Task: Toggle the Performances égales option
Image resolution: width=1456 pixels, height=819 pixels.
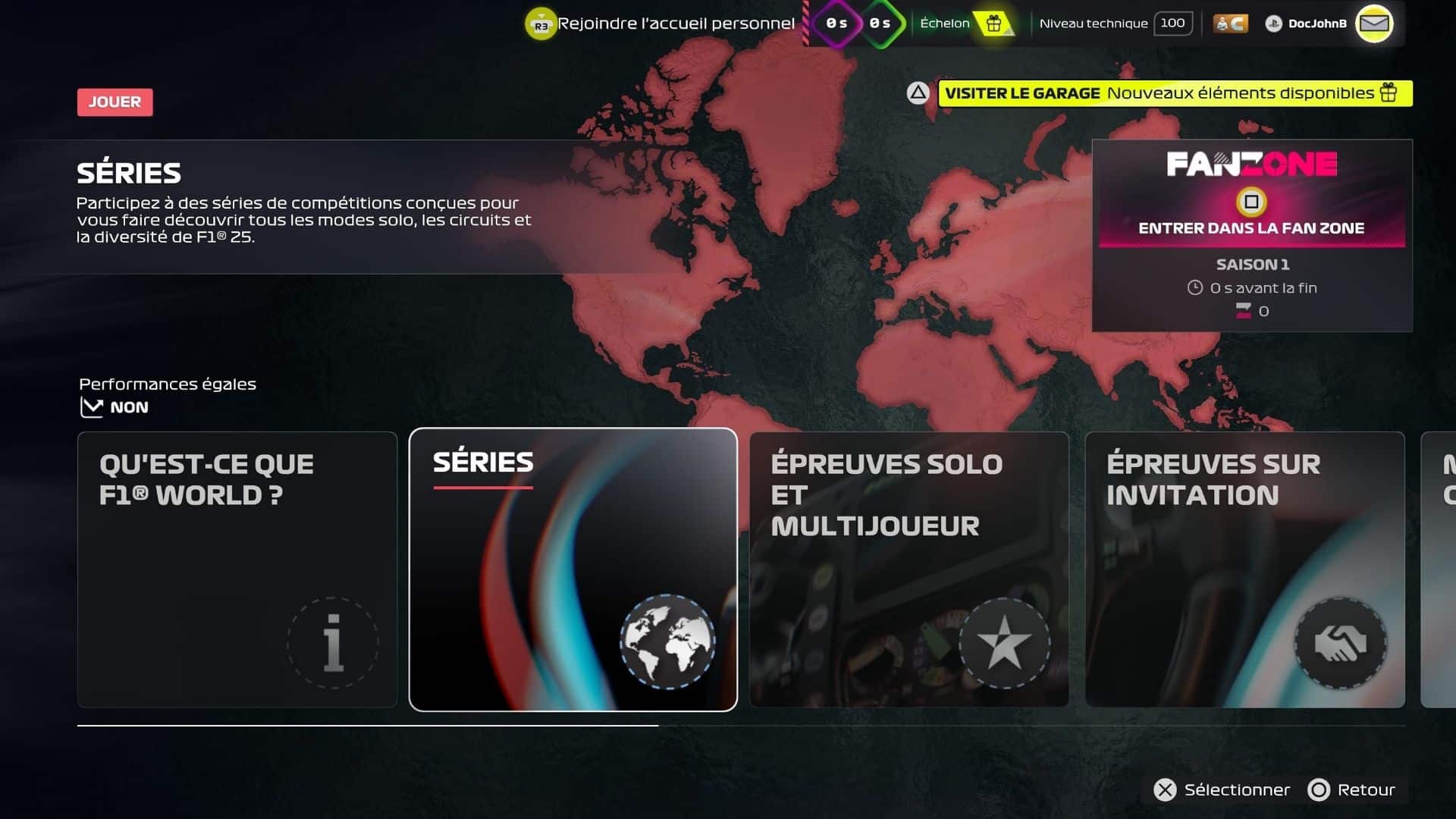Action: click(114, 407)
